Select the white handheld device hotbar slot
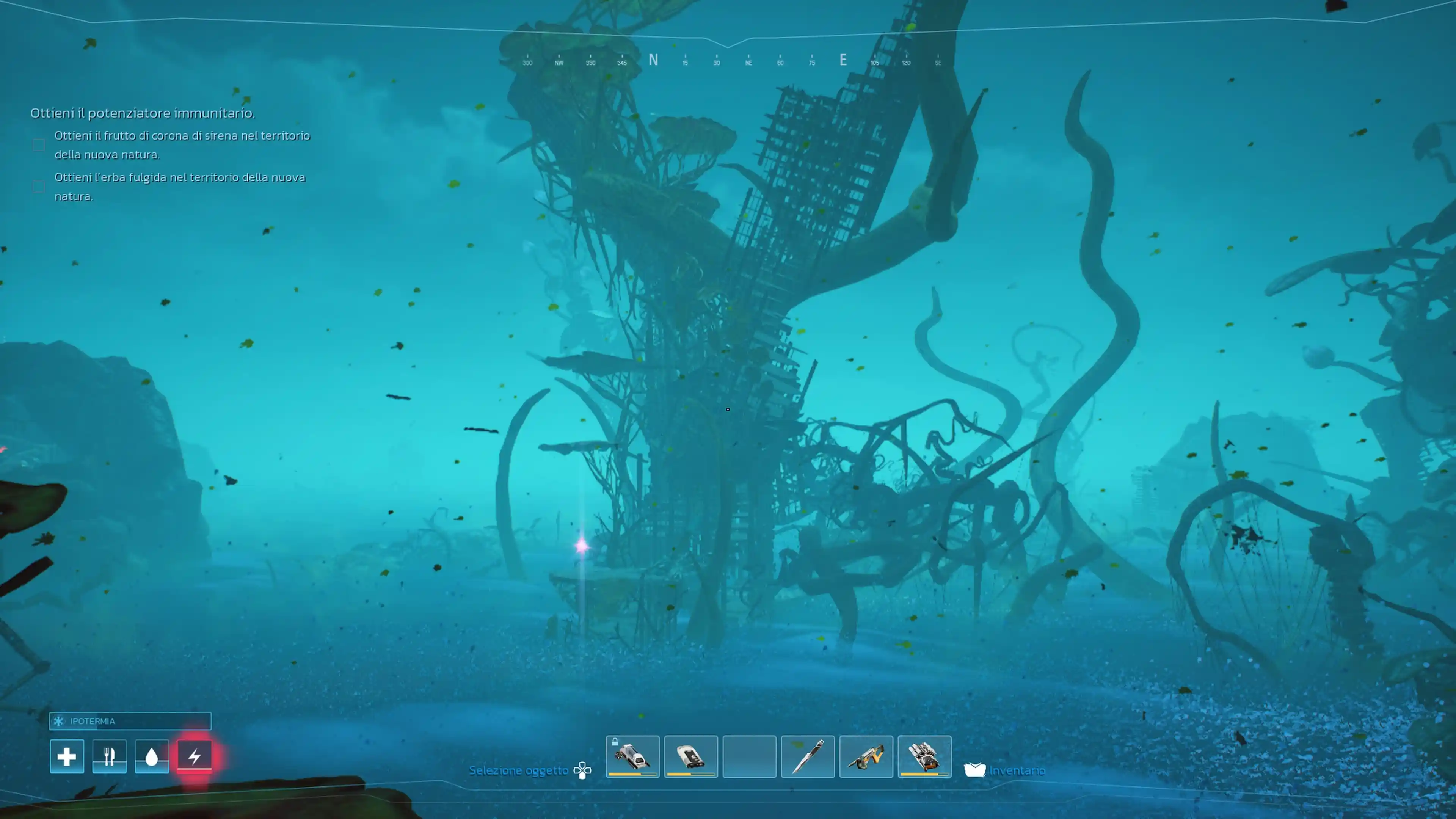The width and height of the screenshot is (1456, 819). [x=691, y=756]
